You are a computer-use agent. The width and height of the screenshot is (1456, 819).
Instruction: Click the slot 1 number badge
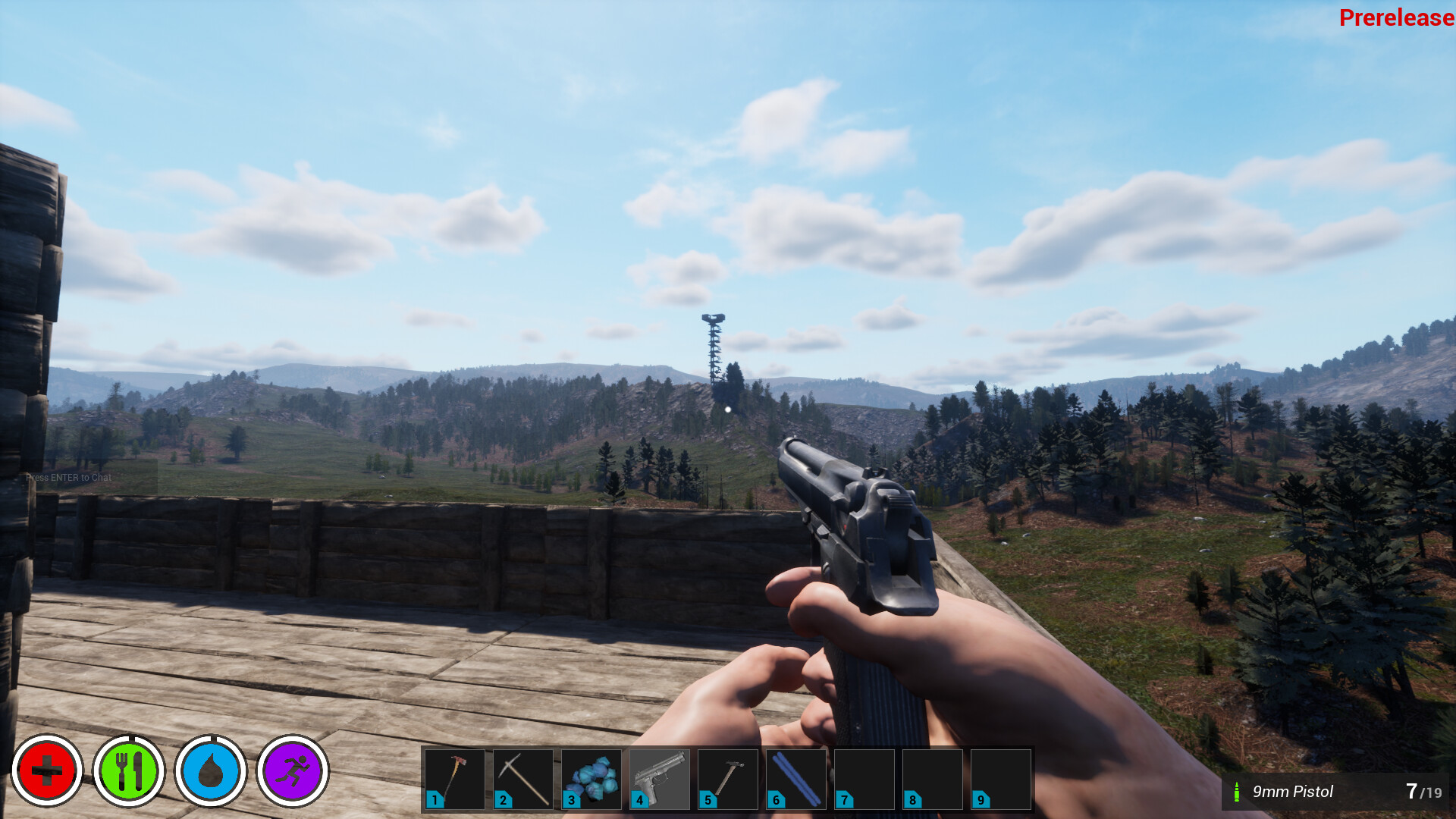[x=433, y=799]
